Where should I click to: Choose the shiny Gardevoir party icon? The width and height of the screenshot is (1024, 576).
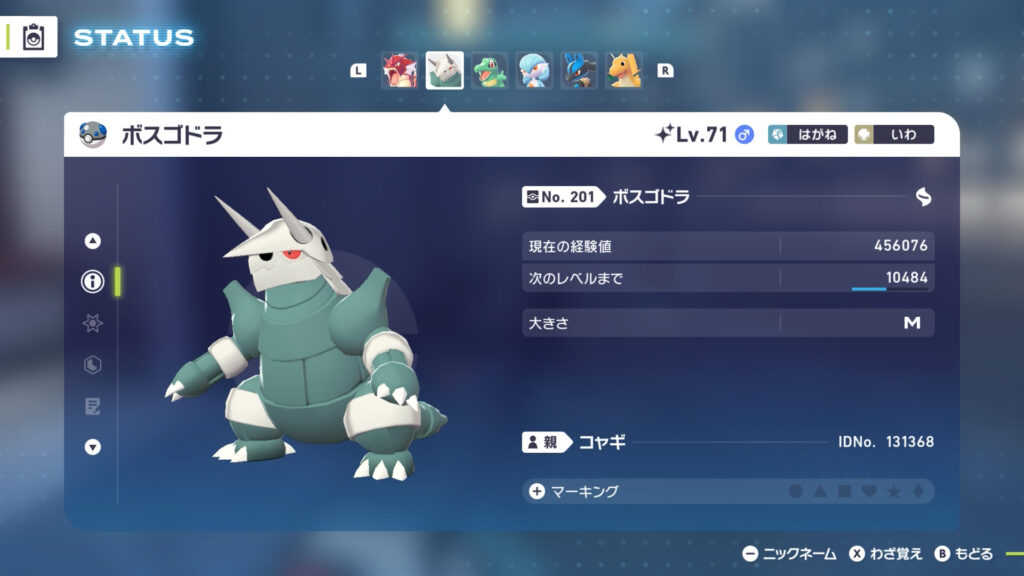tap(534, 71)
